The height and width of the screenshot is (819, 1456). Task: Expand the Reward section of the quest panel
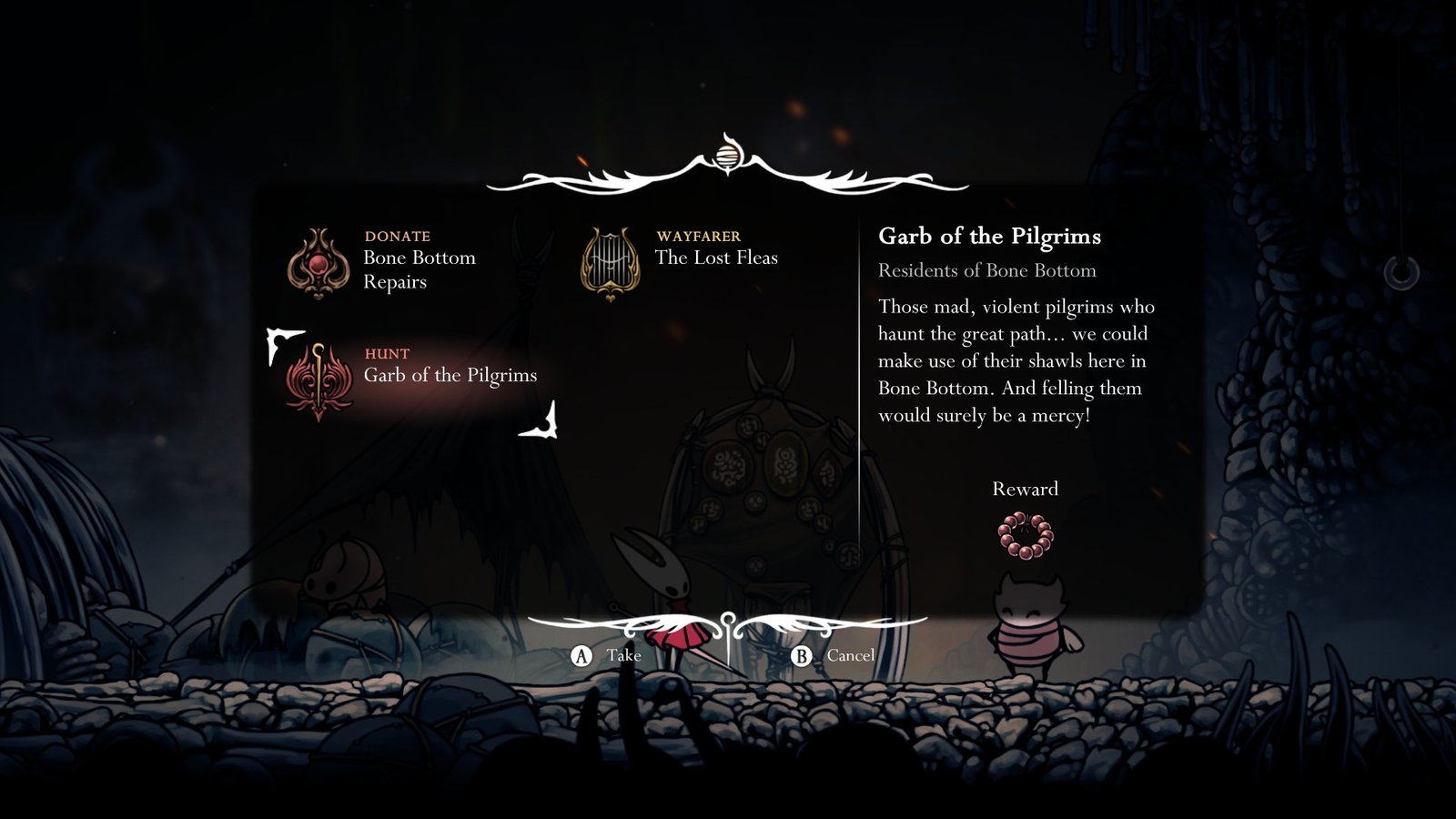(x=1025, y=489)
